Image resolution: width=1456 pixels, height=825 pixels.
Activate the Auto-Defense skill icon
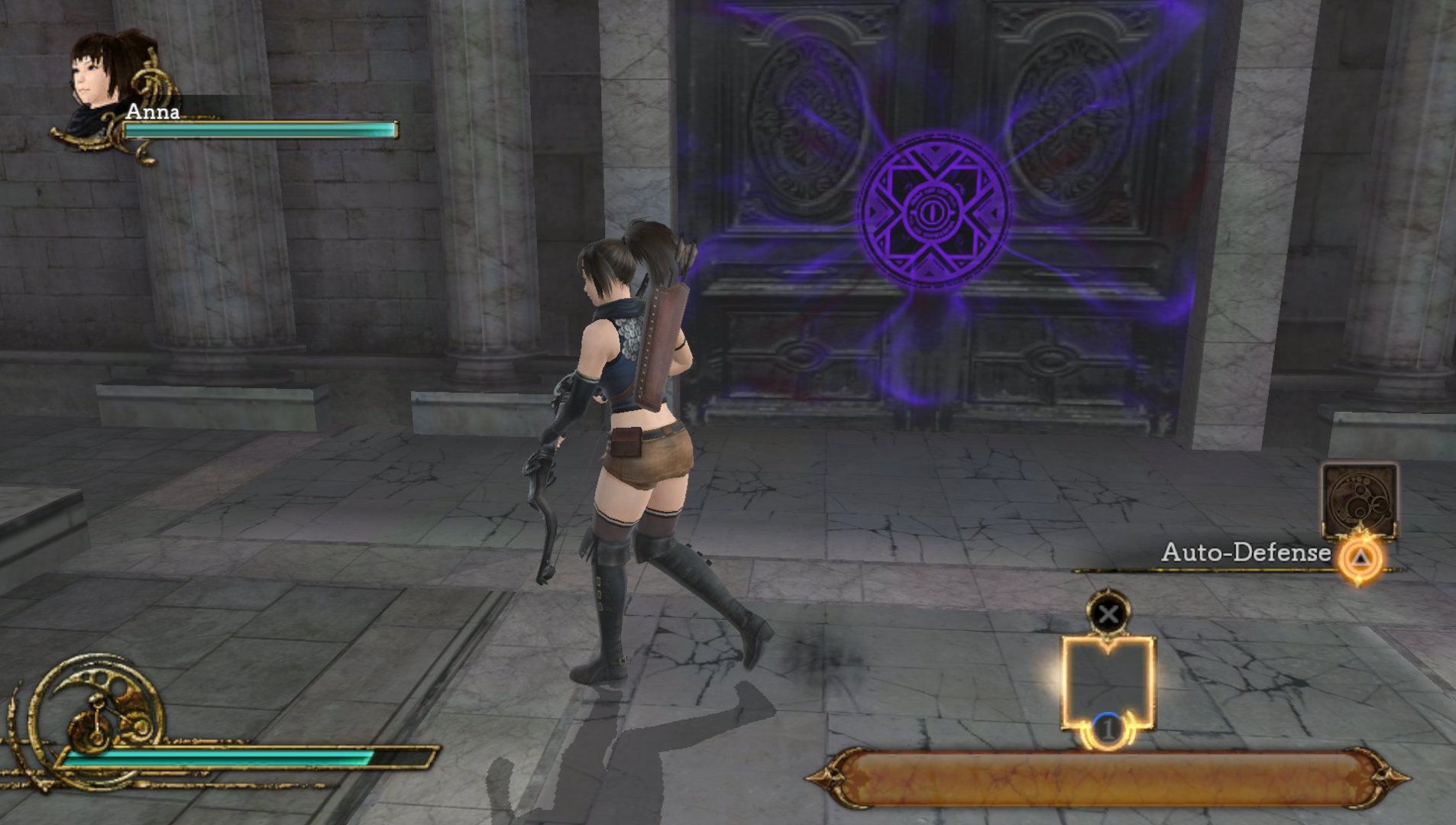[1359, 500]
